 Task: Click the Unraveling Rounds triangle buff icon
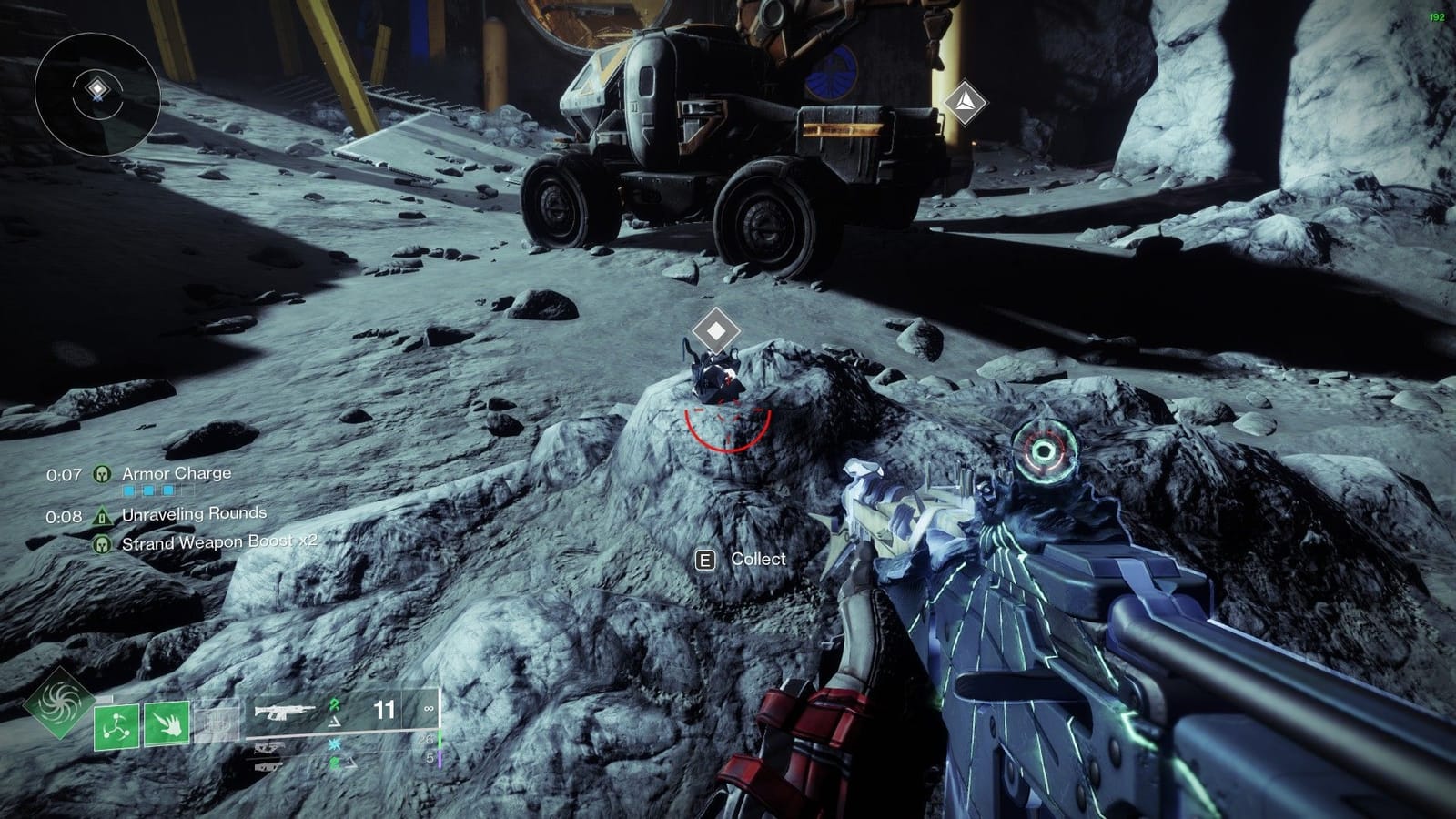103,516
